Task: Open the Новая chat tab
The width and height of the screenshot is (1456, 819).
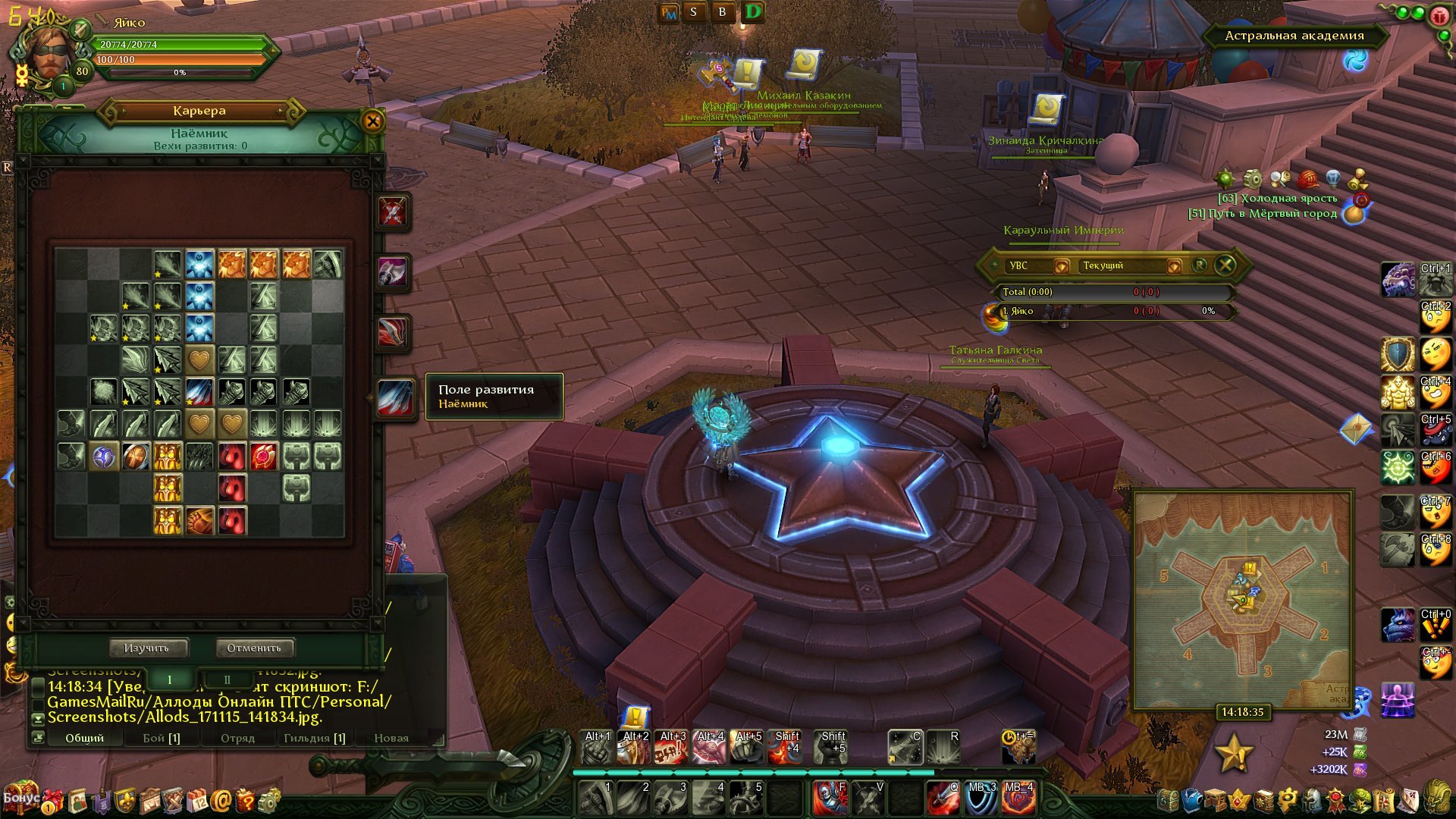Action: [391, 738]
